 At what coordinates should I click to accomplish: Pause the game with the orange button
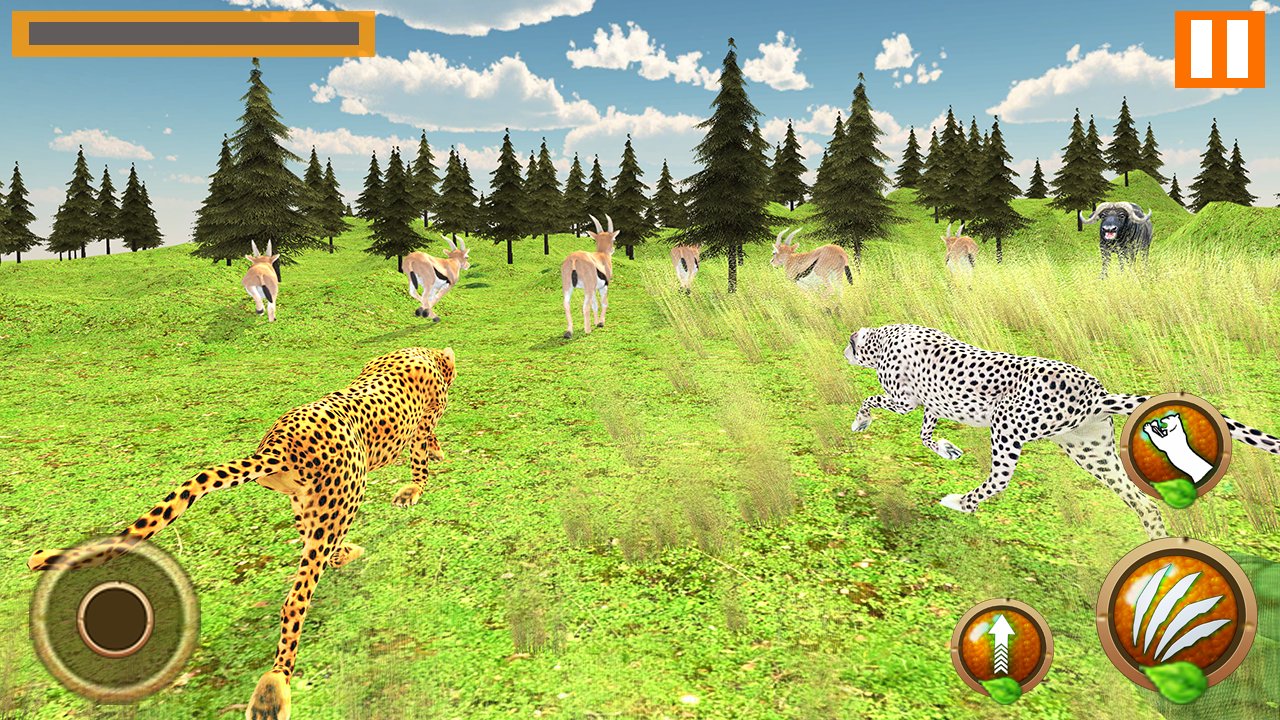(1219, 49)
